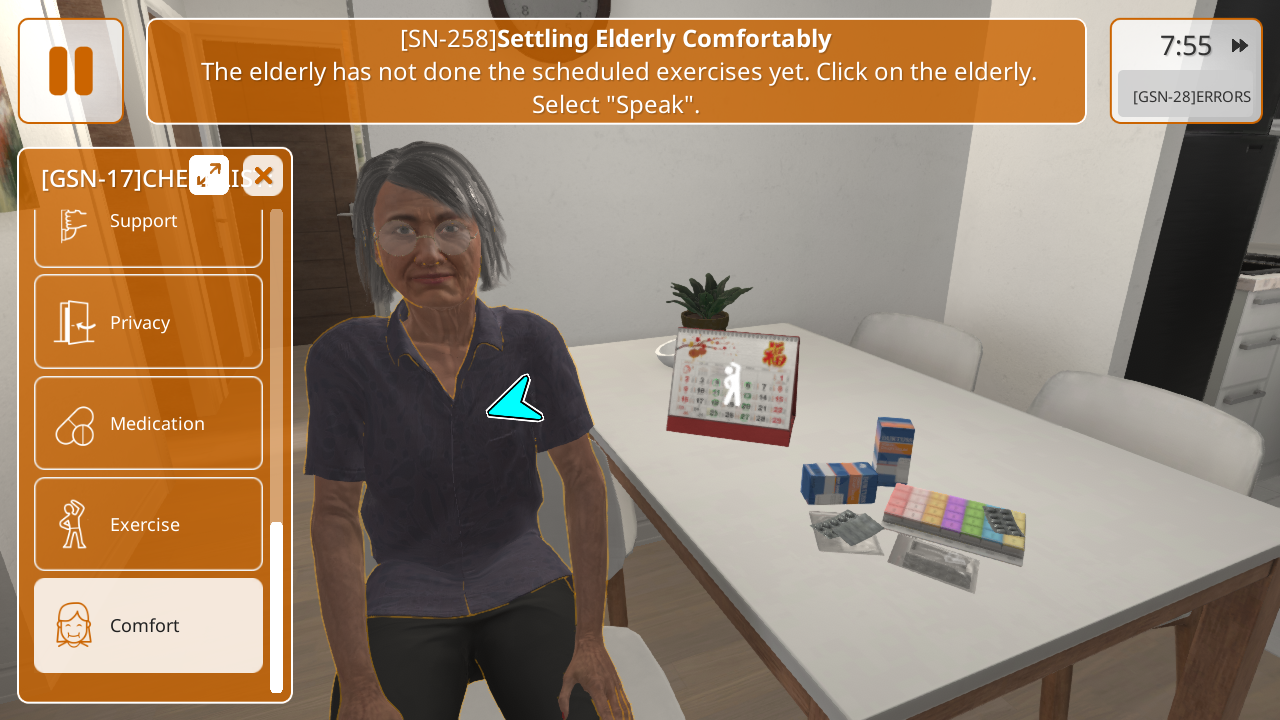
Task: Click the checklist scrollbar thumb
Action: (x=276, y=605)
